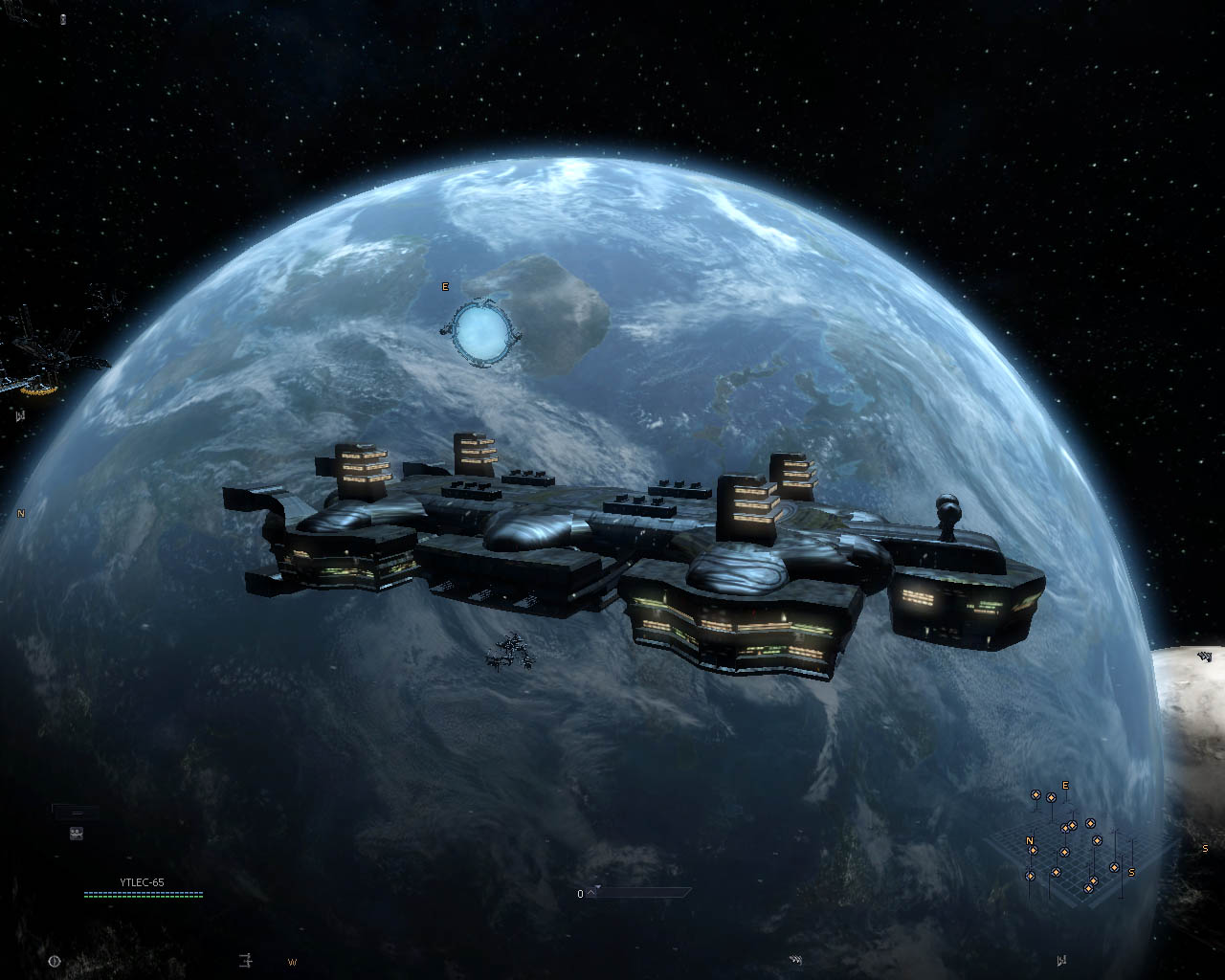Image resolution: width=1225 pixels, height=980 pixels.
Task: Click the circular icon in the bottom-left corner
Action: 54,961
